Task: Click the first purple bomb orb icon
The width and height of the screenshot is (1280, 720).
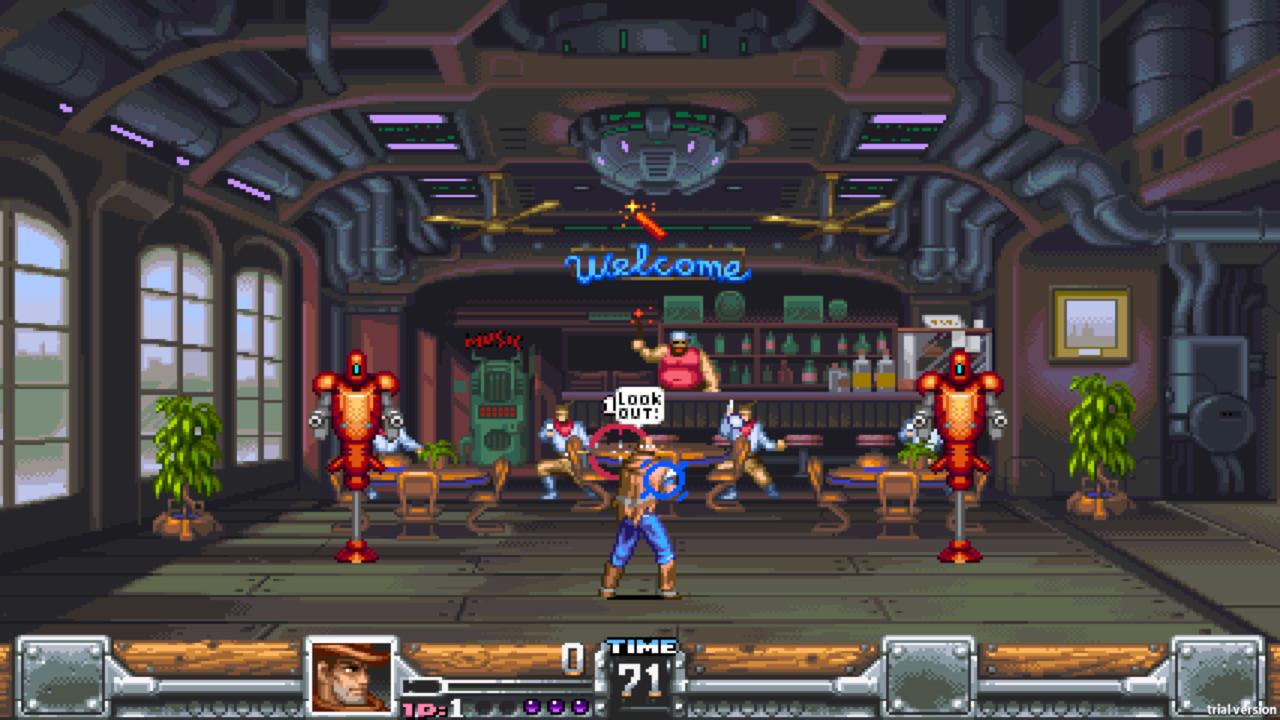Action: [x=530, y=706]
